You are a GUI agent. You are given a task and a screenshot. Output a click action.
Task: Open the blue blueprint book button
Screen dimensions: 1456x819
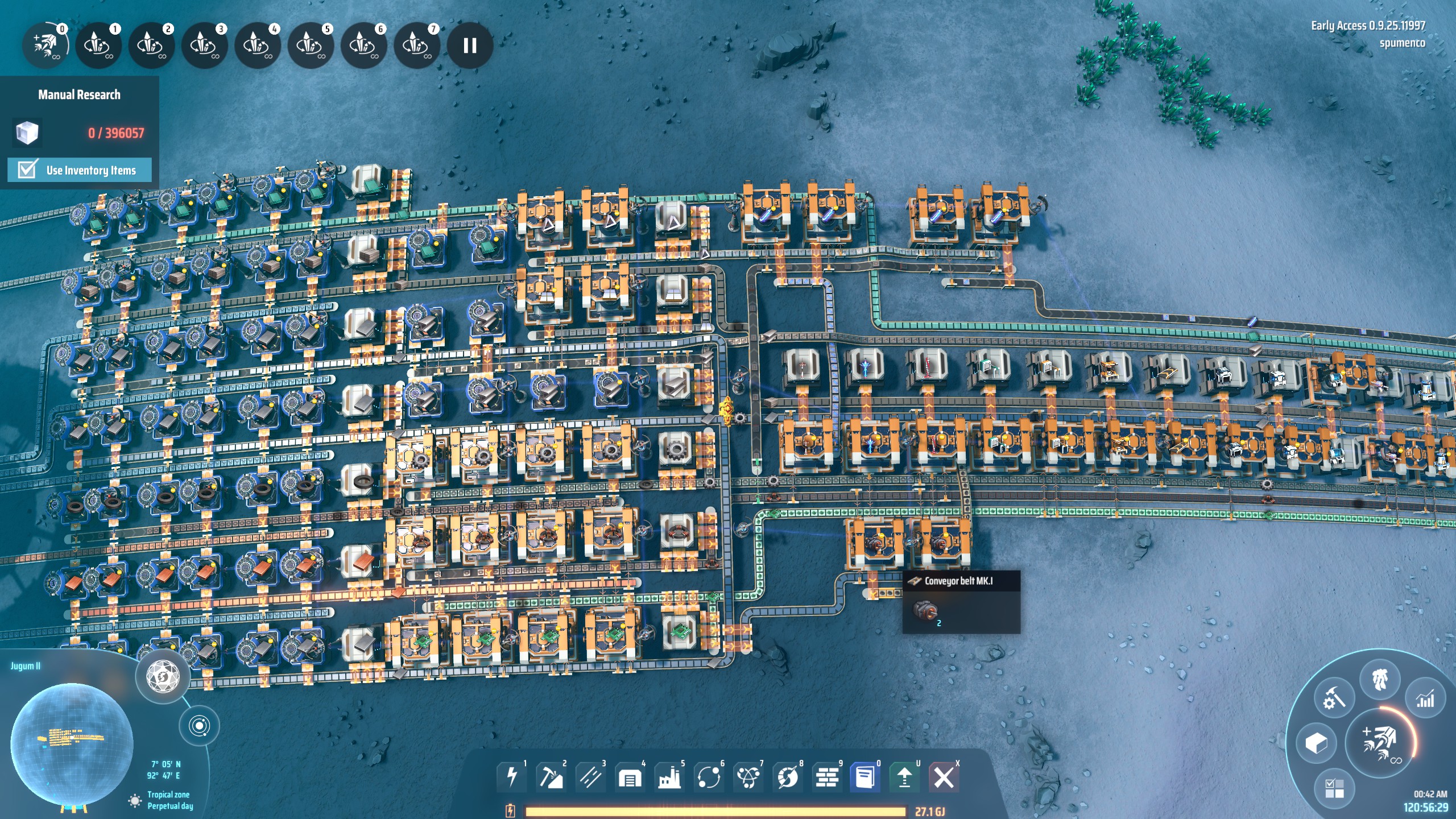coord(865,777)
